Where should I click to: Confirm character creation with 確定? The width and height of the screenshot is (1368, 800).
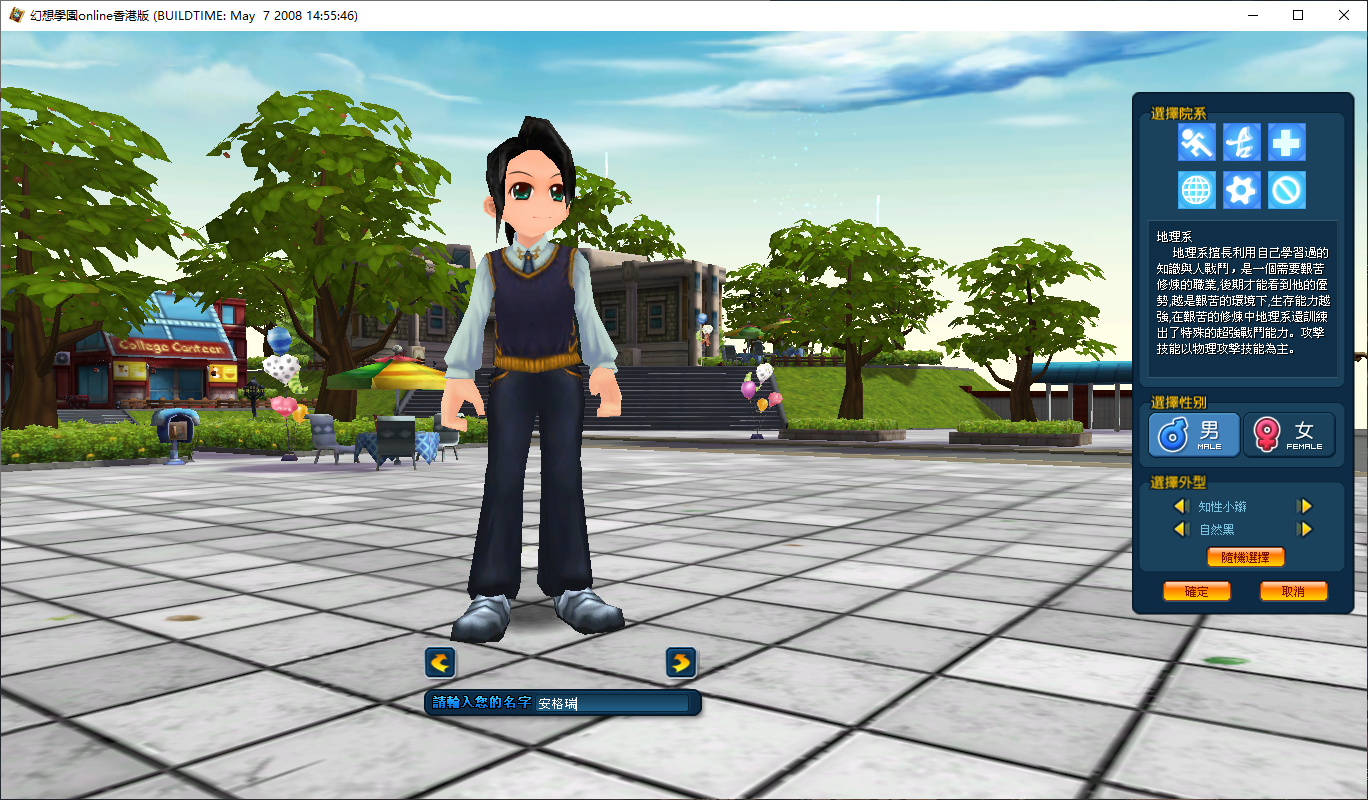click(x=1196, y=591)
